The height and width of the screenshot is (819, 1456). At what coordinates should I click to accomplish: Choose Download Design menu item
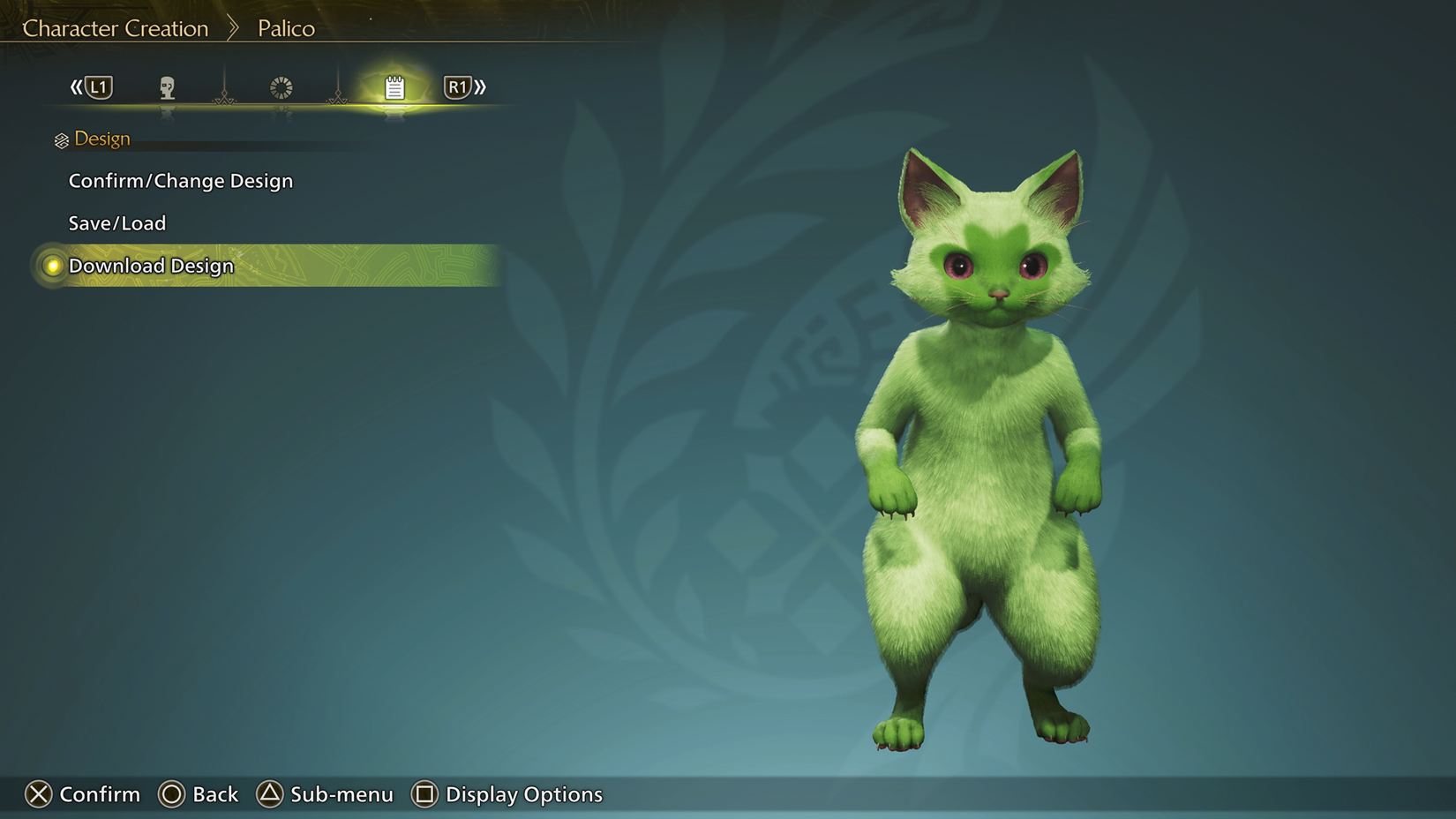(151, 266)
